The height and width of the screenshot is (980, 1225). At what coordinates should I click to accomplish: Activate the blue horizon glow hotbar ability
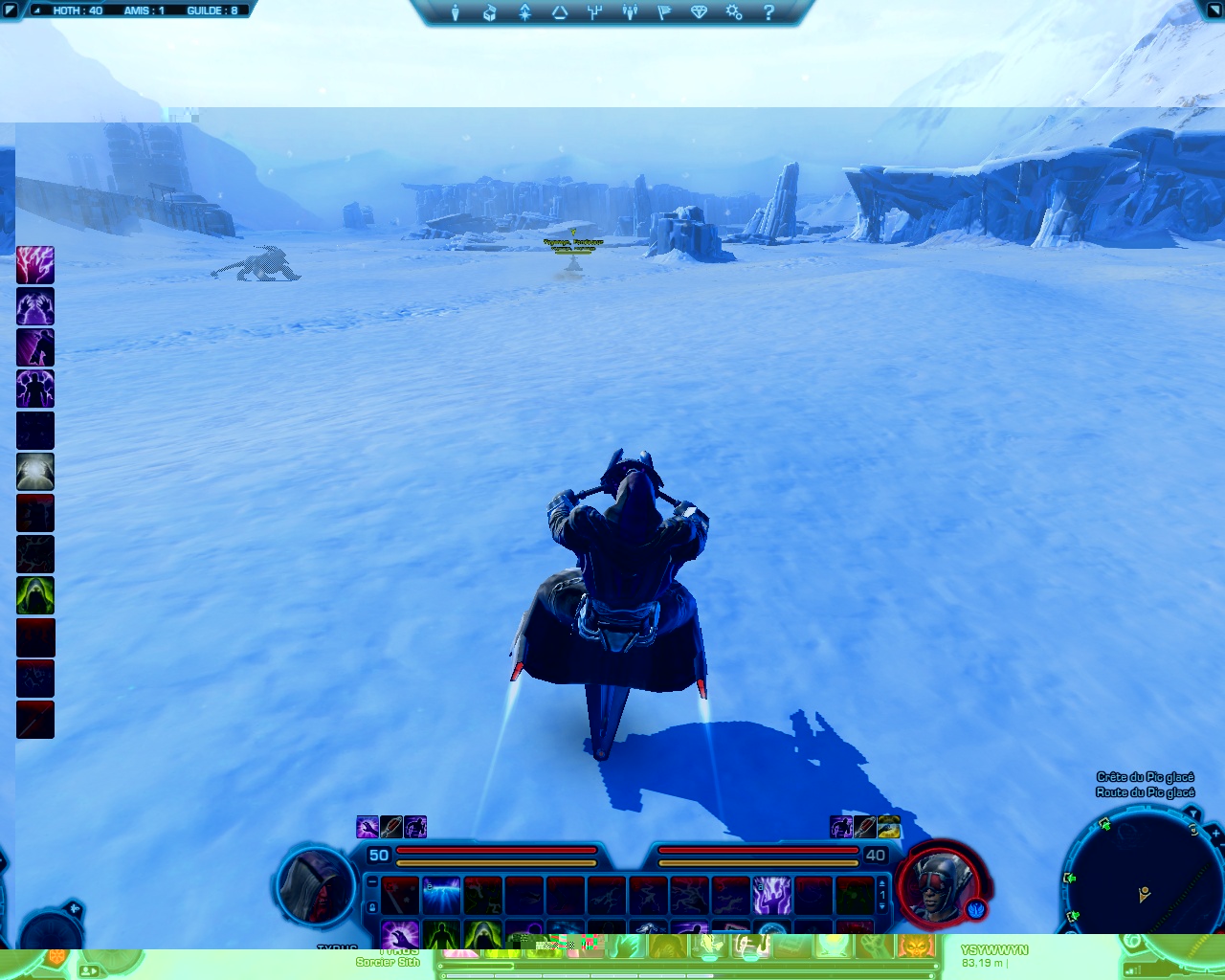(441, 896)
